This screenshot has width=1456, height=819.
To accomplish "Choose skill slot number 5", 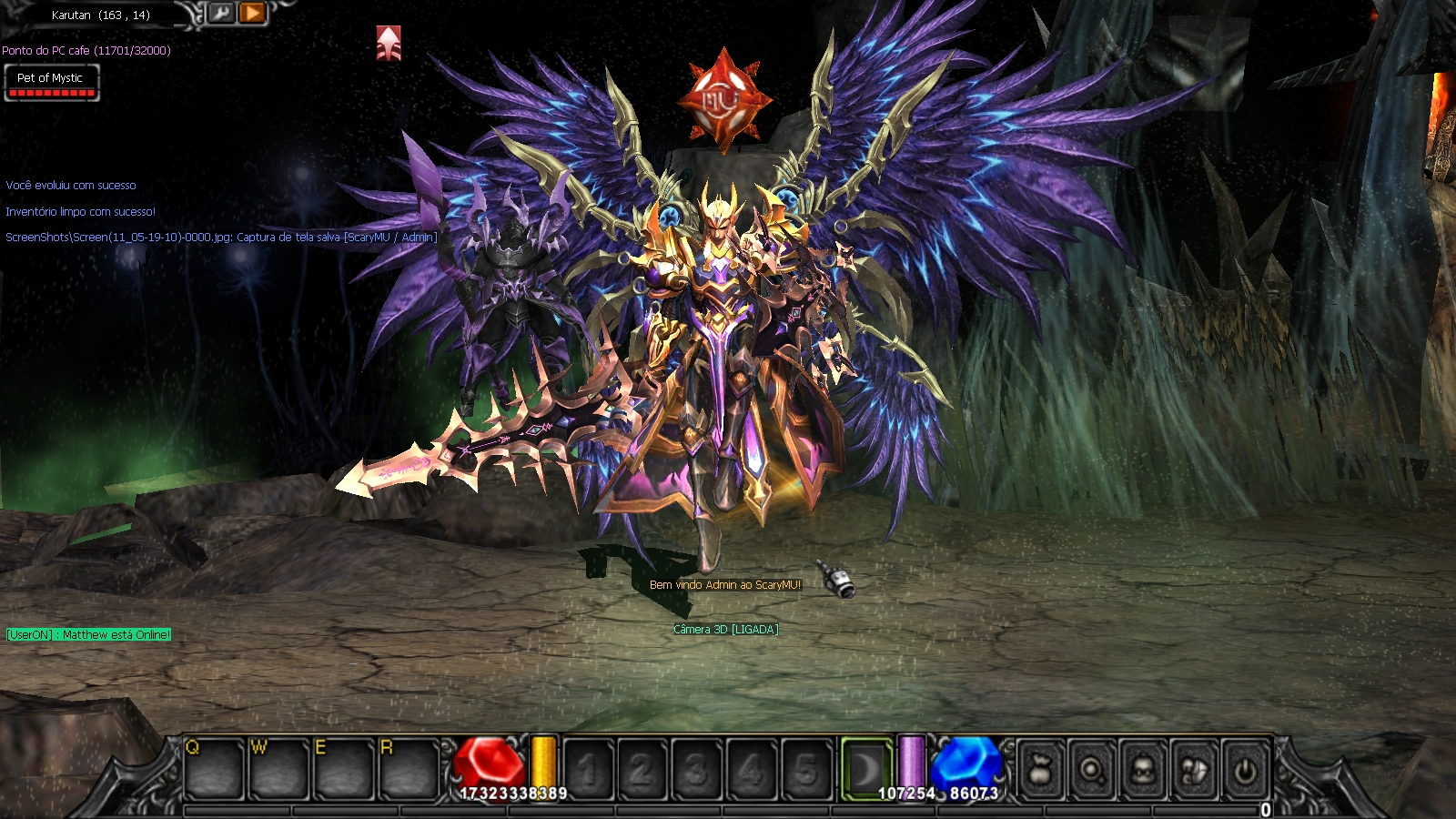I will pyautogui.click(x=806, y=770).
